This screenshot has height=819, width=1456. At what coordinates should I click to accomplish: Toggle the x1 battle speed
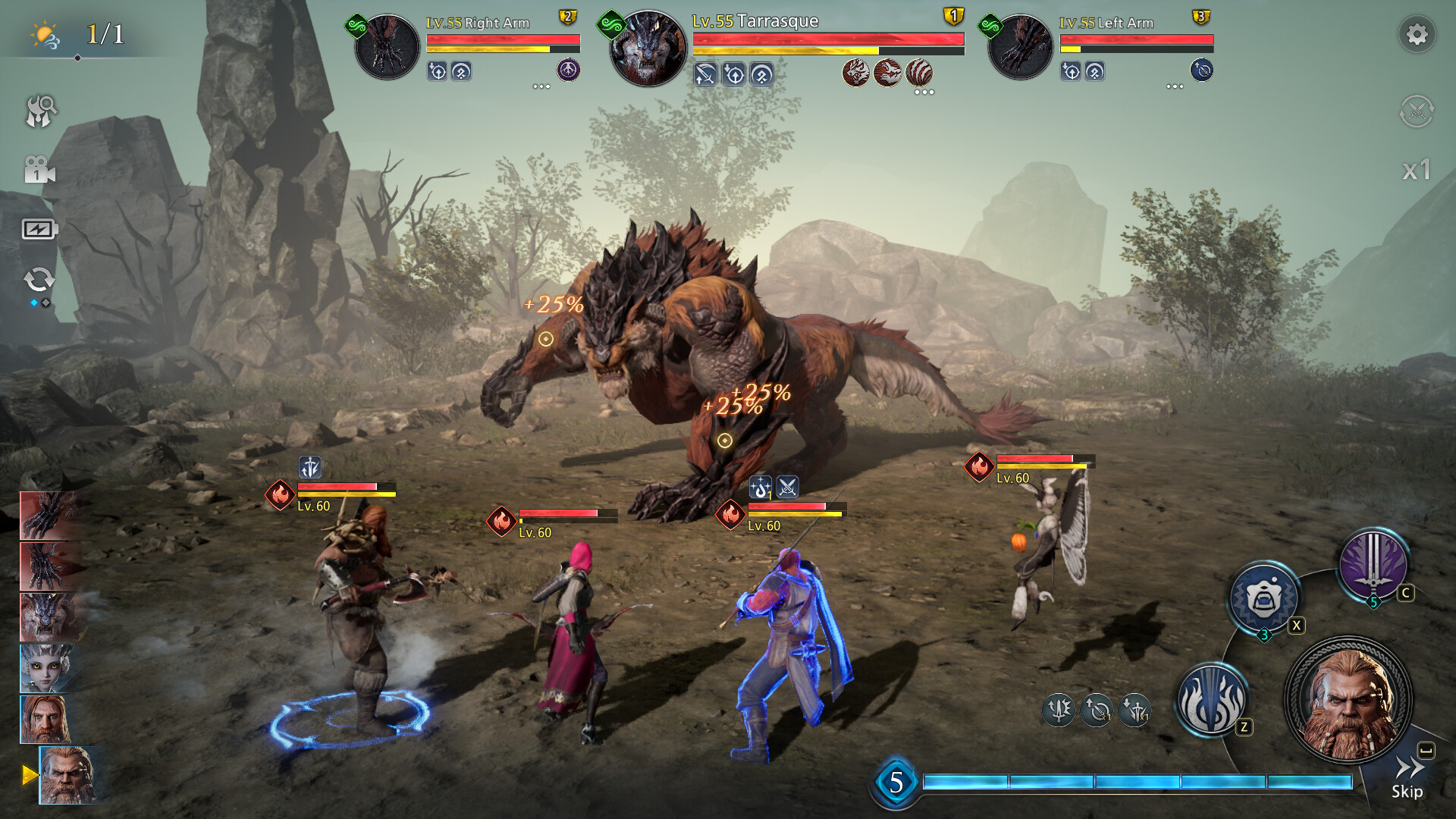pyautogui.click(x=1416, y=170)
